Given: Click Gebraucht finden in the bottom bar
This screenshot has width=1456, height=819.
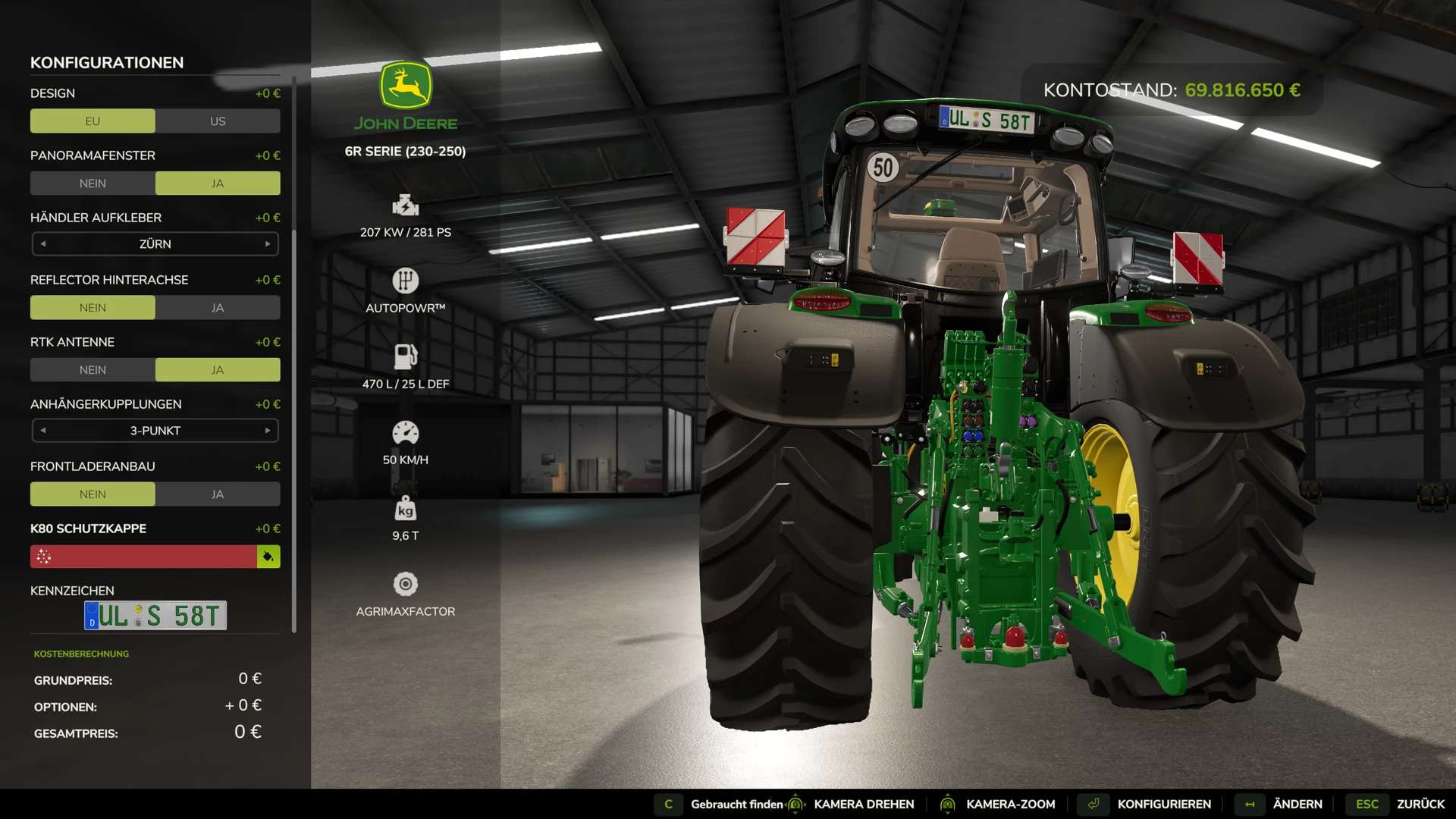Looking at the screenshot, I should 736,805.
